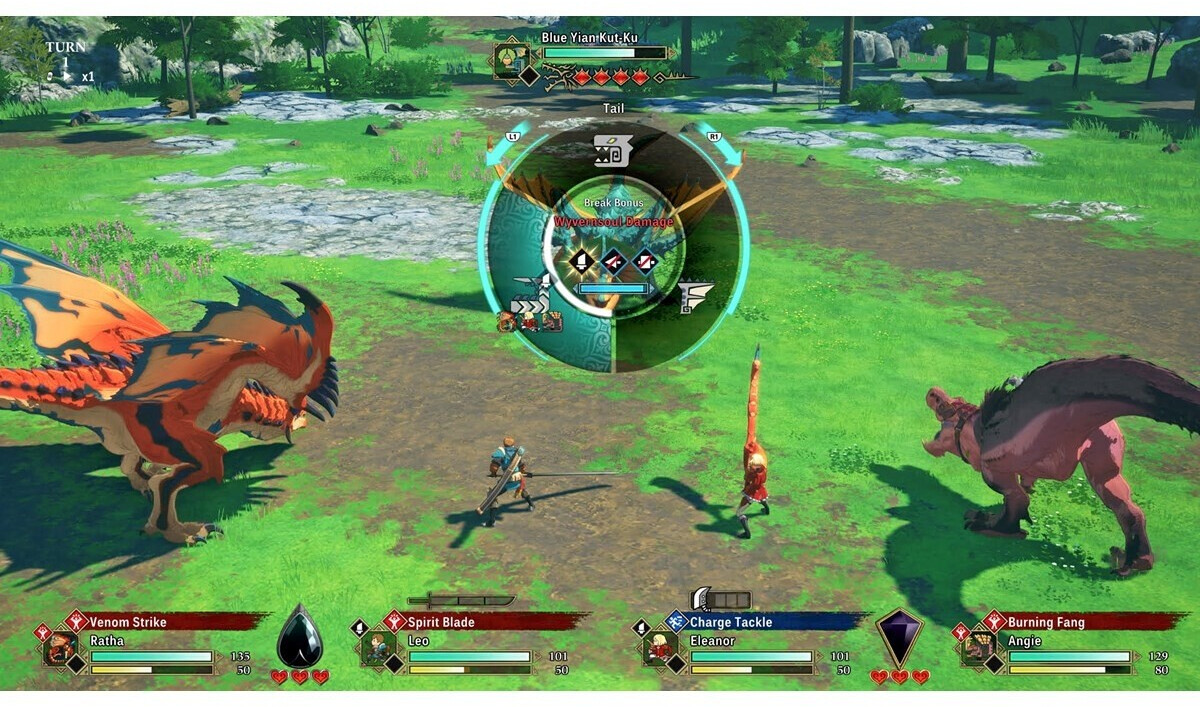
Task: Select Leo's portrait in the party bar
Action: (380, 647)
